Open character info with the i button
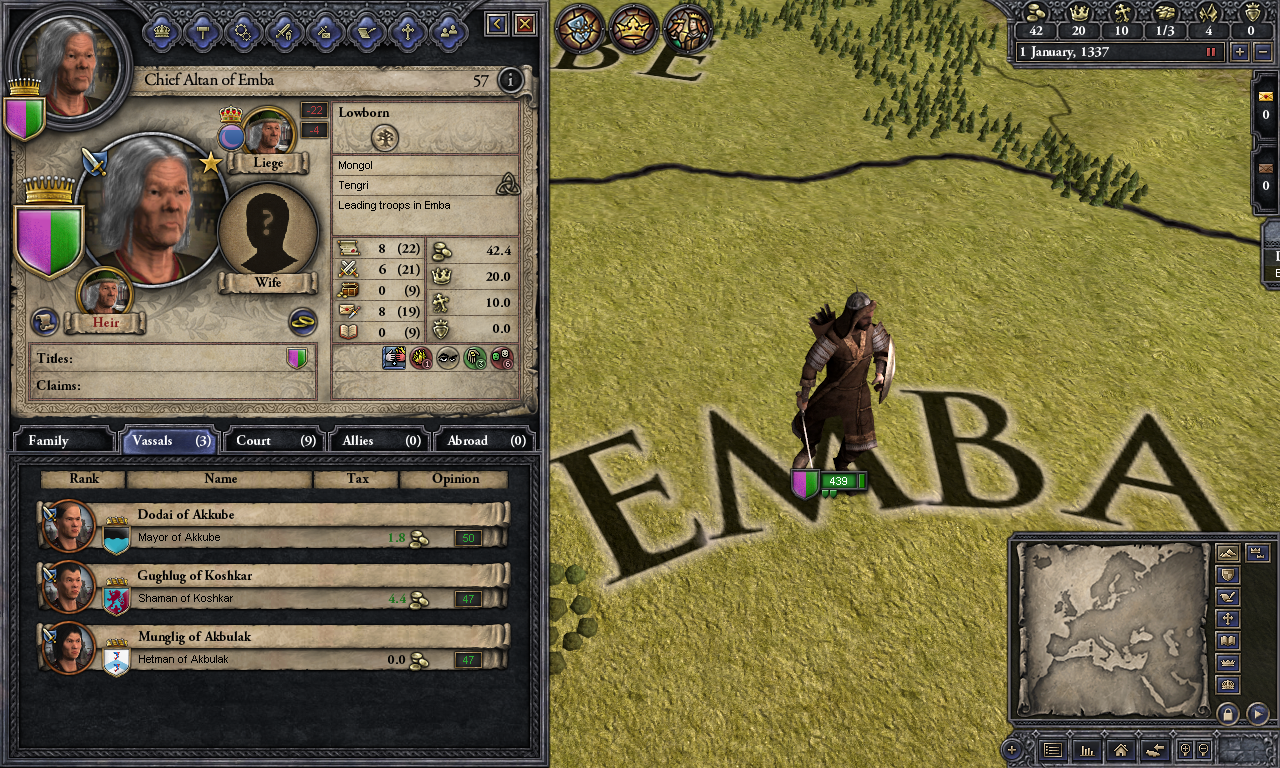The height and width of the screenshot is (768, 1280). coord(510,80)
